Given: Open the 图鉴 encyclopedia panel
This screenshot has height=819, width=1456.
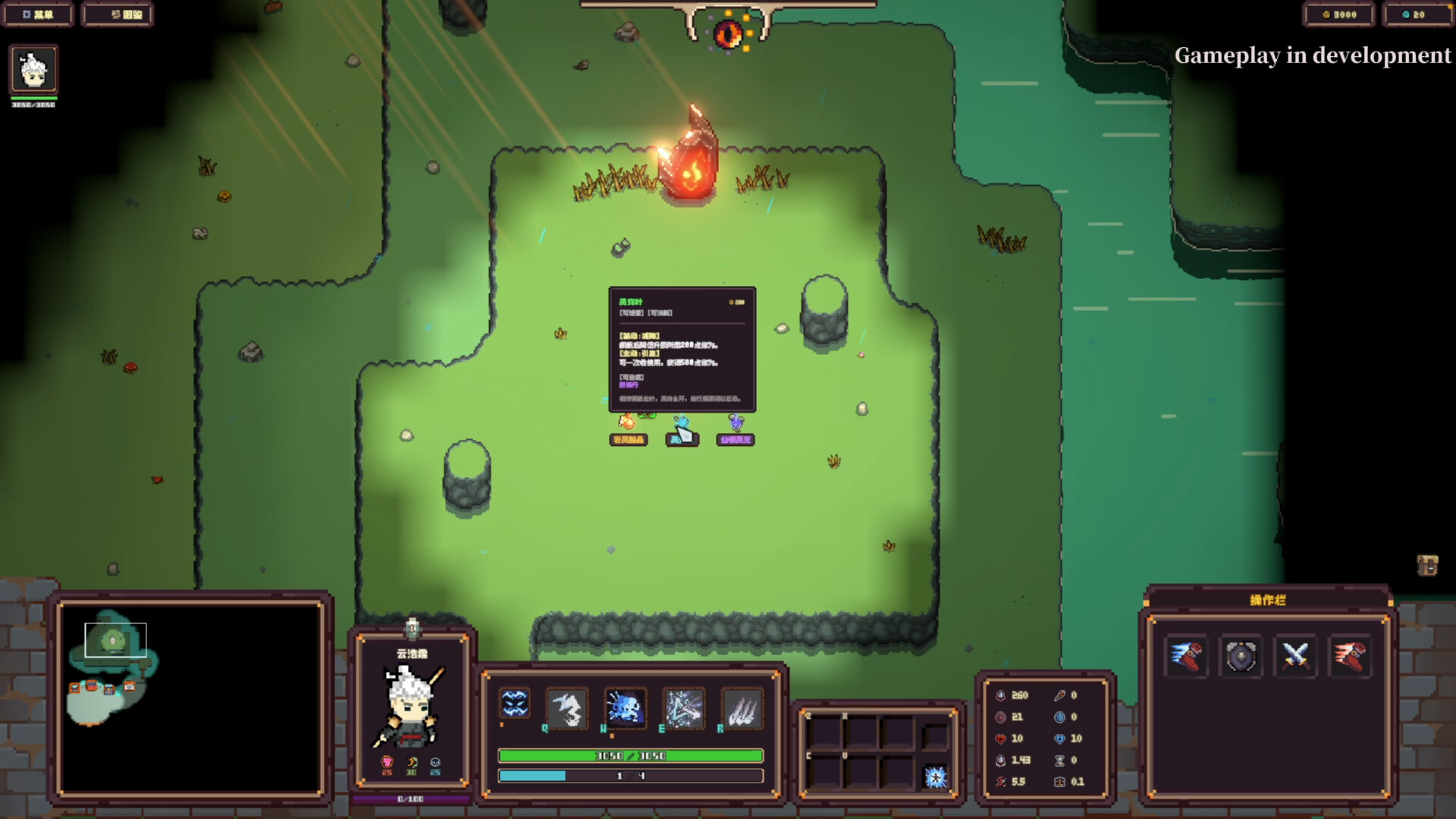Looking at the screenshot, I should pos(118,14).
